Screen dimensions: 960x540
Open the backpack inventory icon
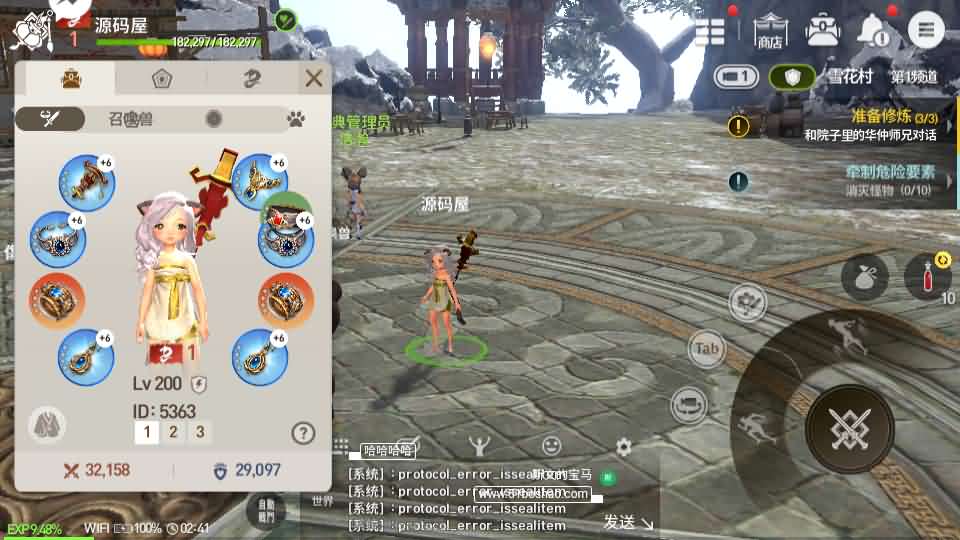823,30
